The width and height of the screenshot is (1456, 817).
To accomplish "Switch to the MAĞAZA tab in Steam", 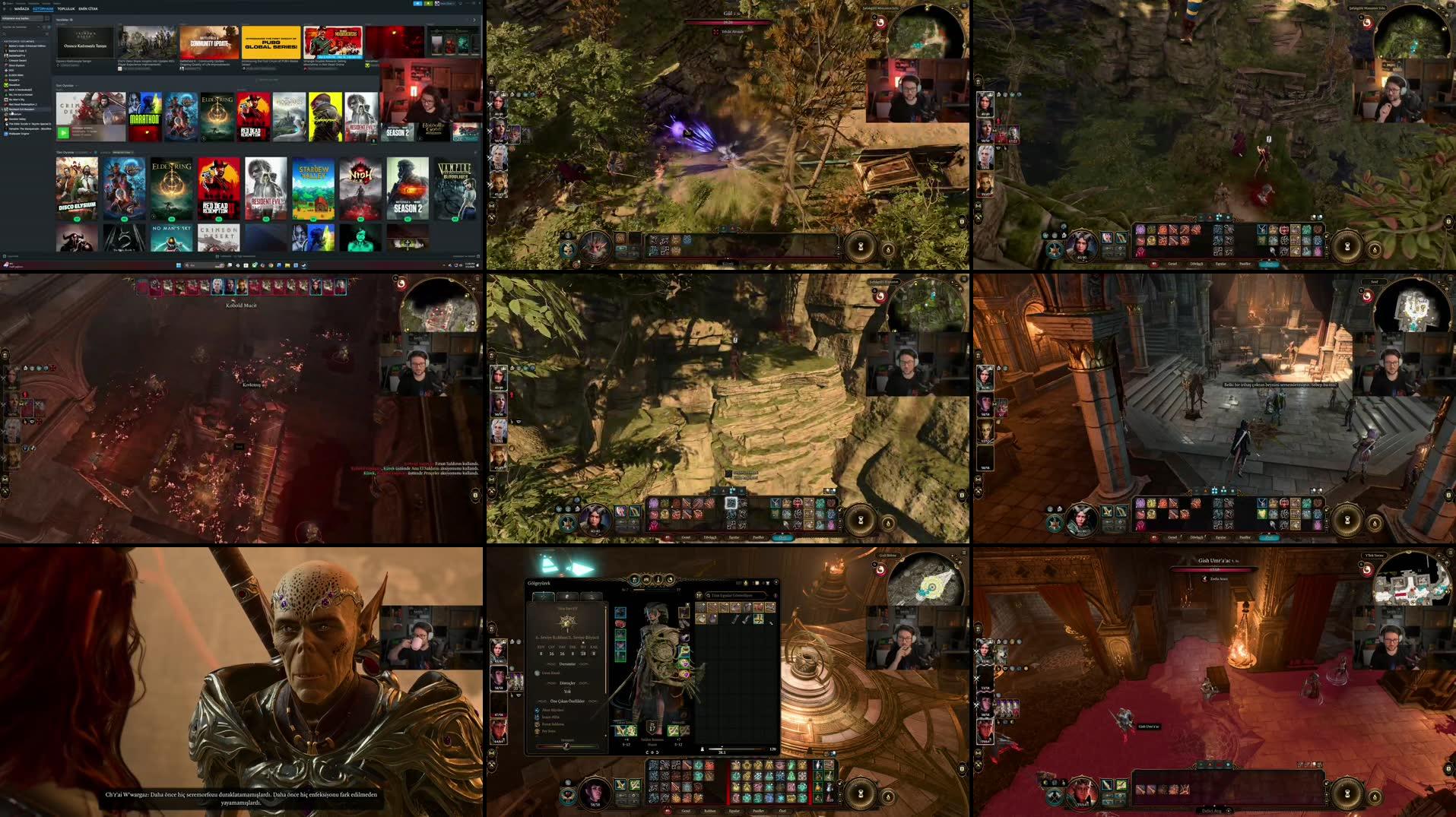I will pos(22,8).
